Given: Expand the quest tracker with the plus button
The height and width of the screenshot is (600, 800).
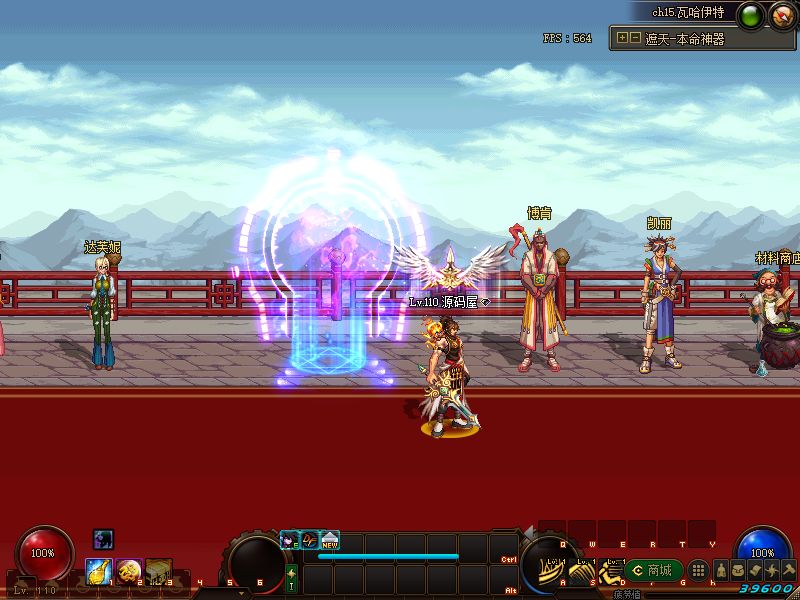Looking at the screenshot, I should [x=623, y=38].
